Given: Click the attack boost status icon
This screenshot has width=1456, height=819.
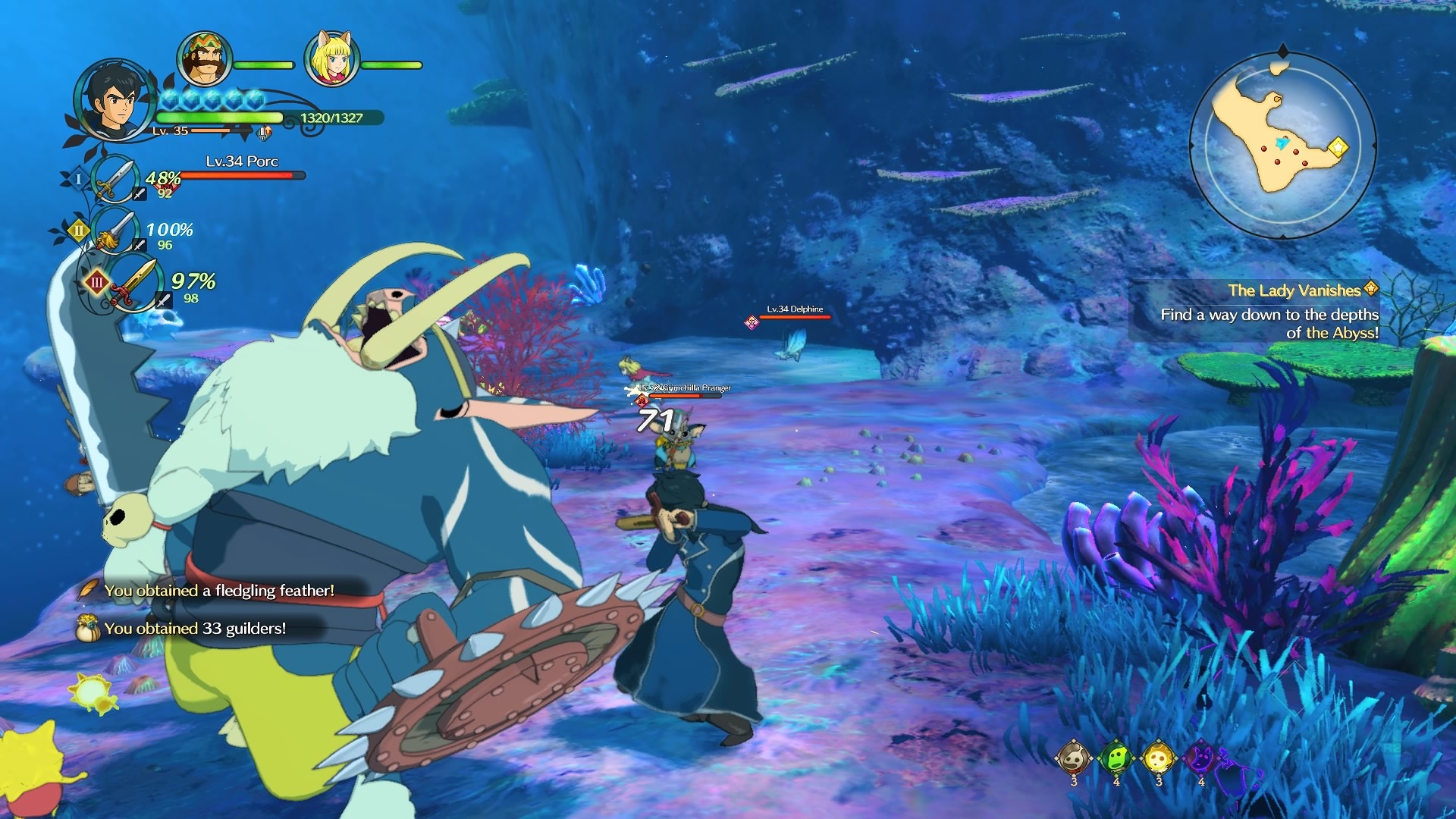Looking at the screenshot, I should tap(264, 134).
